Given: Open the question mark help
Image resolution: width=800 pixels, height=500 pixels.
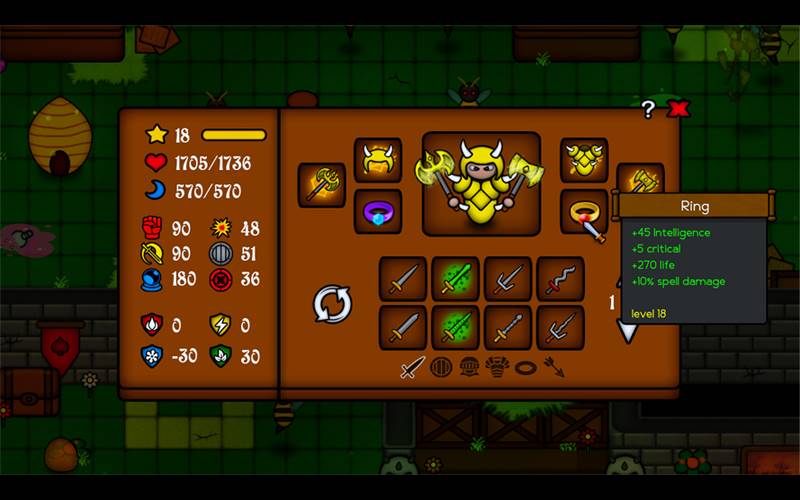Looking at the screenshot, I should 648,109.
